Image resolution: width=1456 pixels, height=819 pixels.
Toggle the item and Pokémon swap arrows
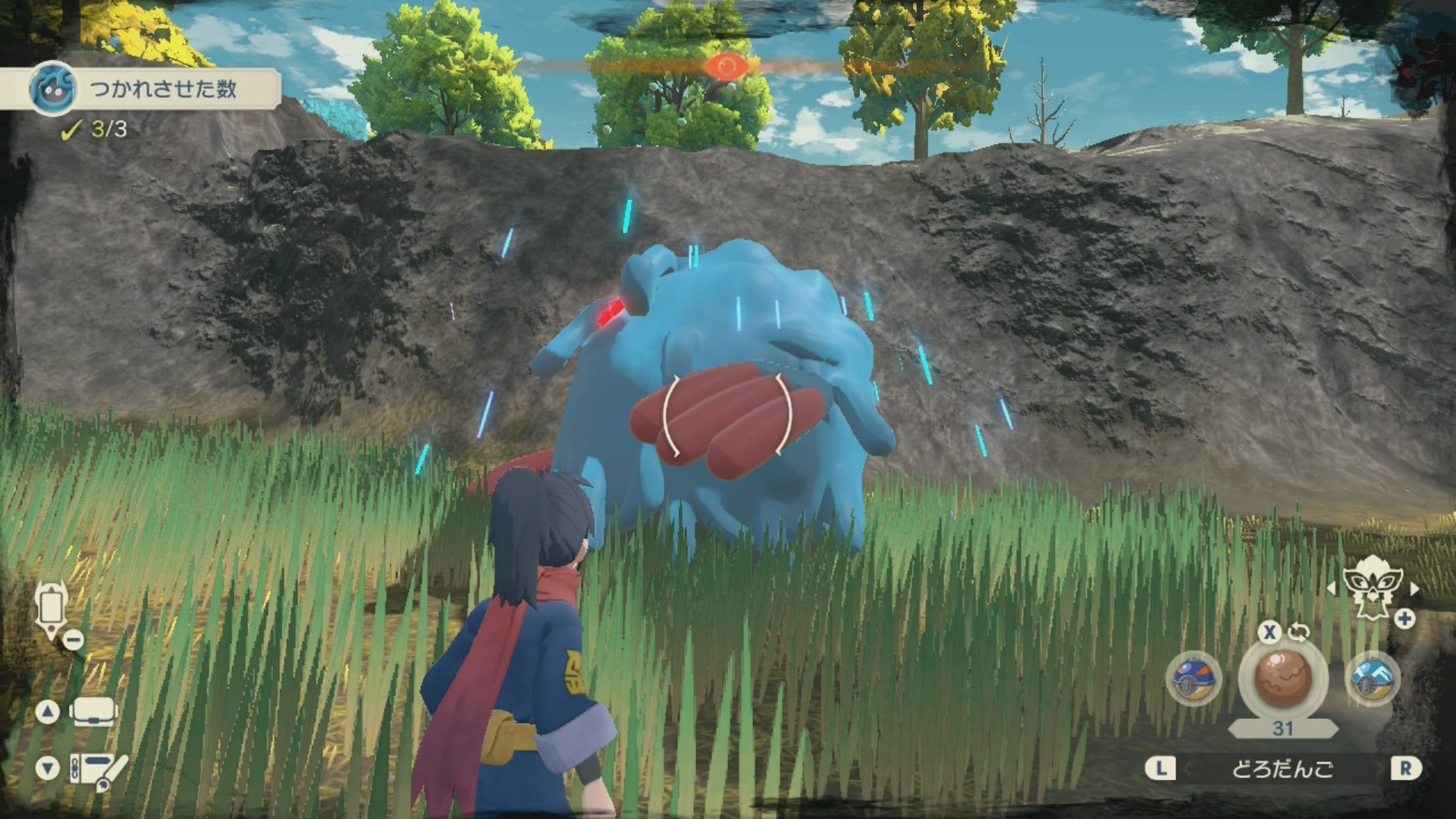point(1299,632)
